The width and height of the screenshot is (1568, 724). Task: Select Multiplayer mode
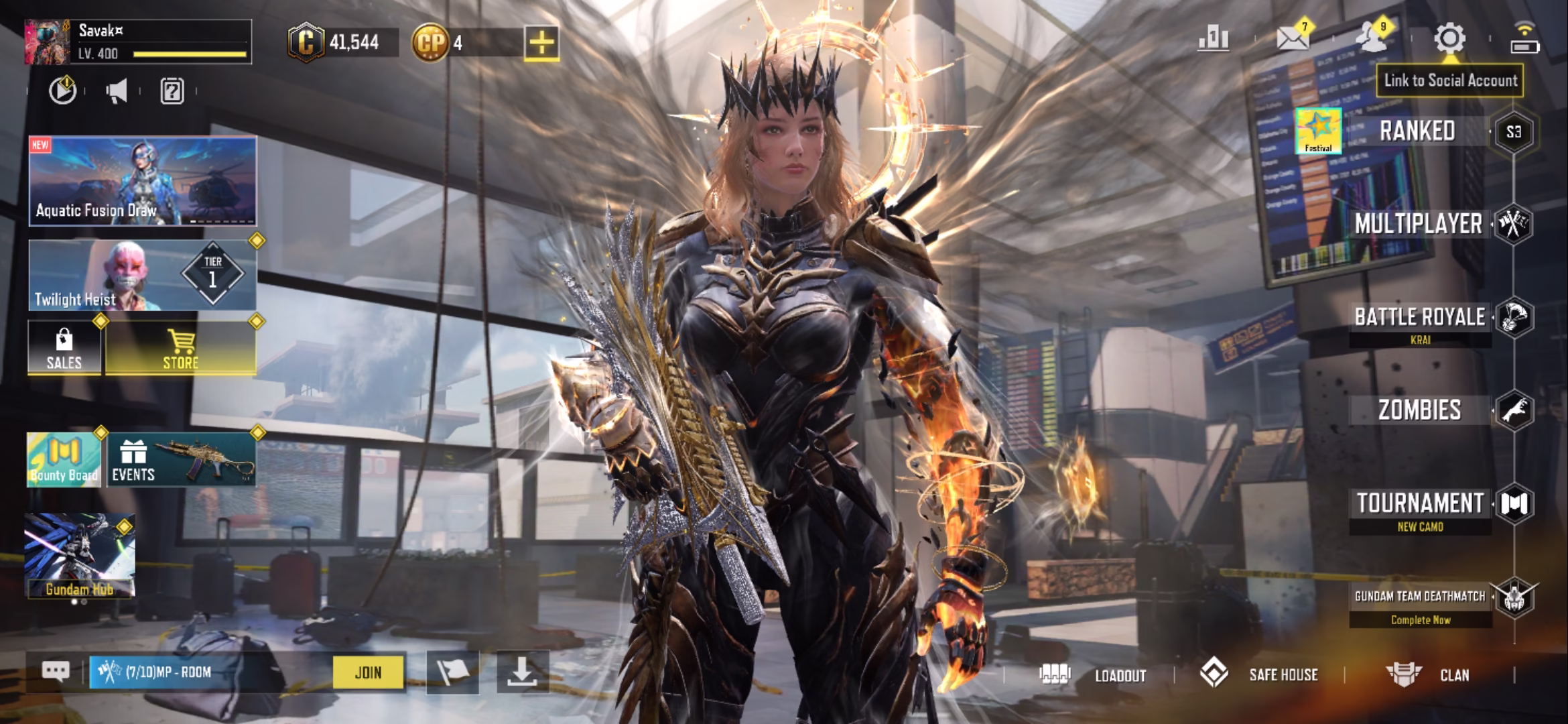coord(1418,224)
